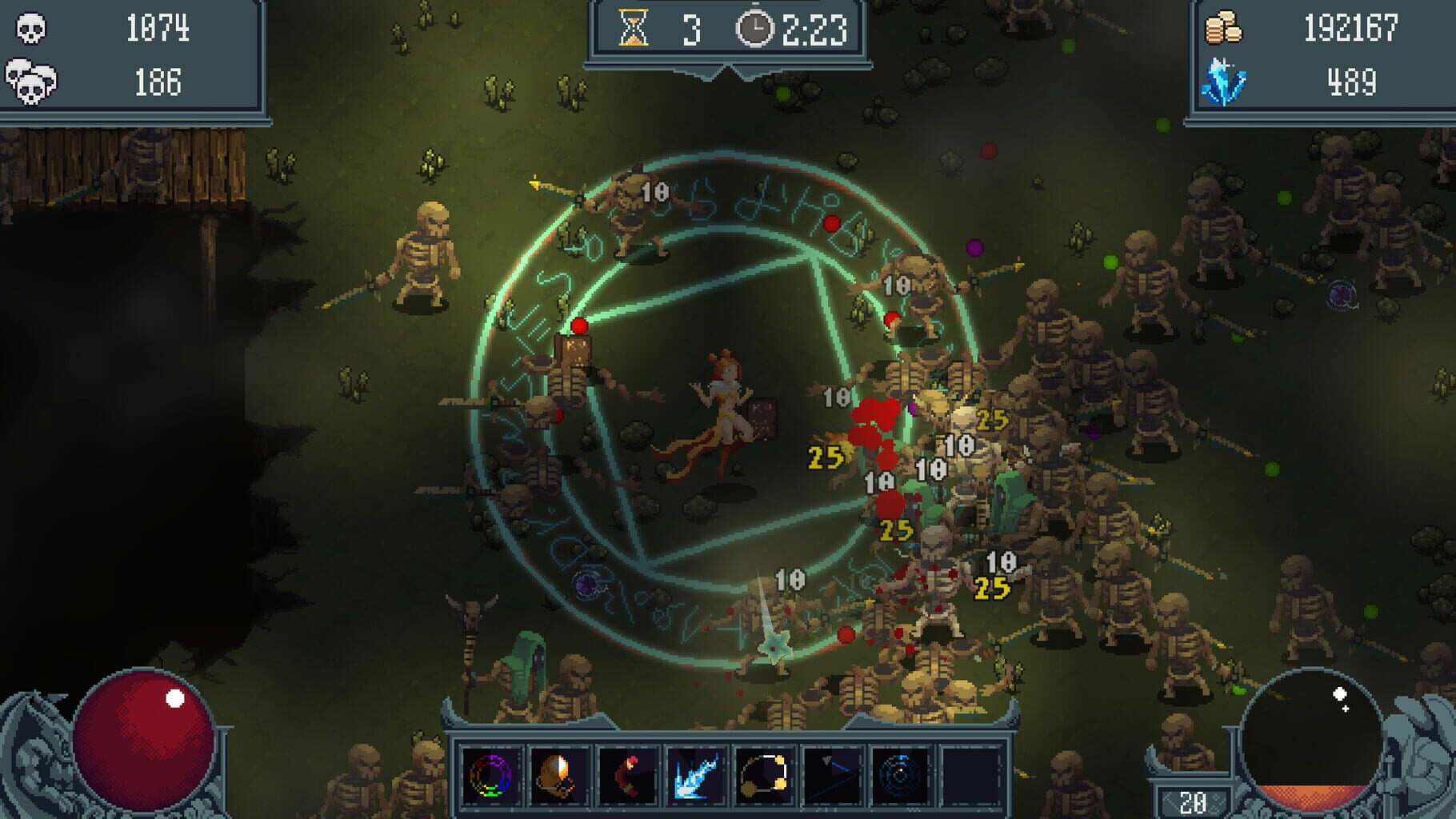
Task: Select the golden orb ability slot
Action: pos(559,774)
